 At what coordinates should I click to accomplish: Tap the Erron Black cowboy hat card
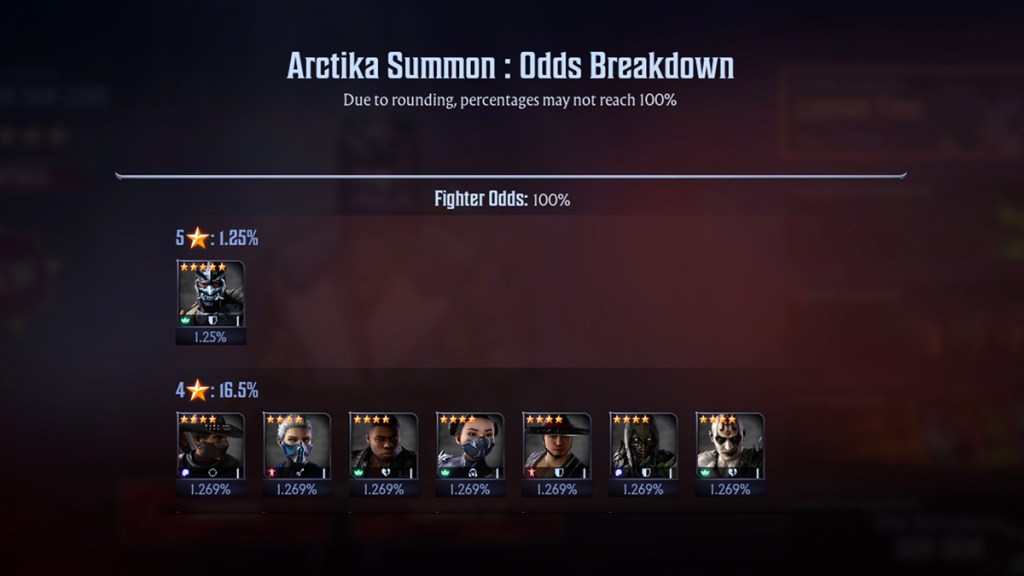point(210,446)
